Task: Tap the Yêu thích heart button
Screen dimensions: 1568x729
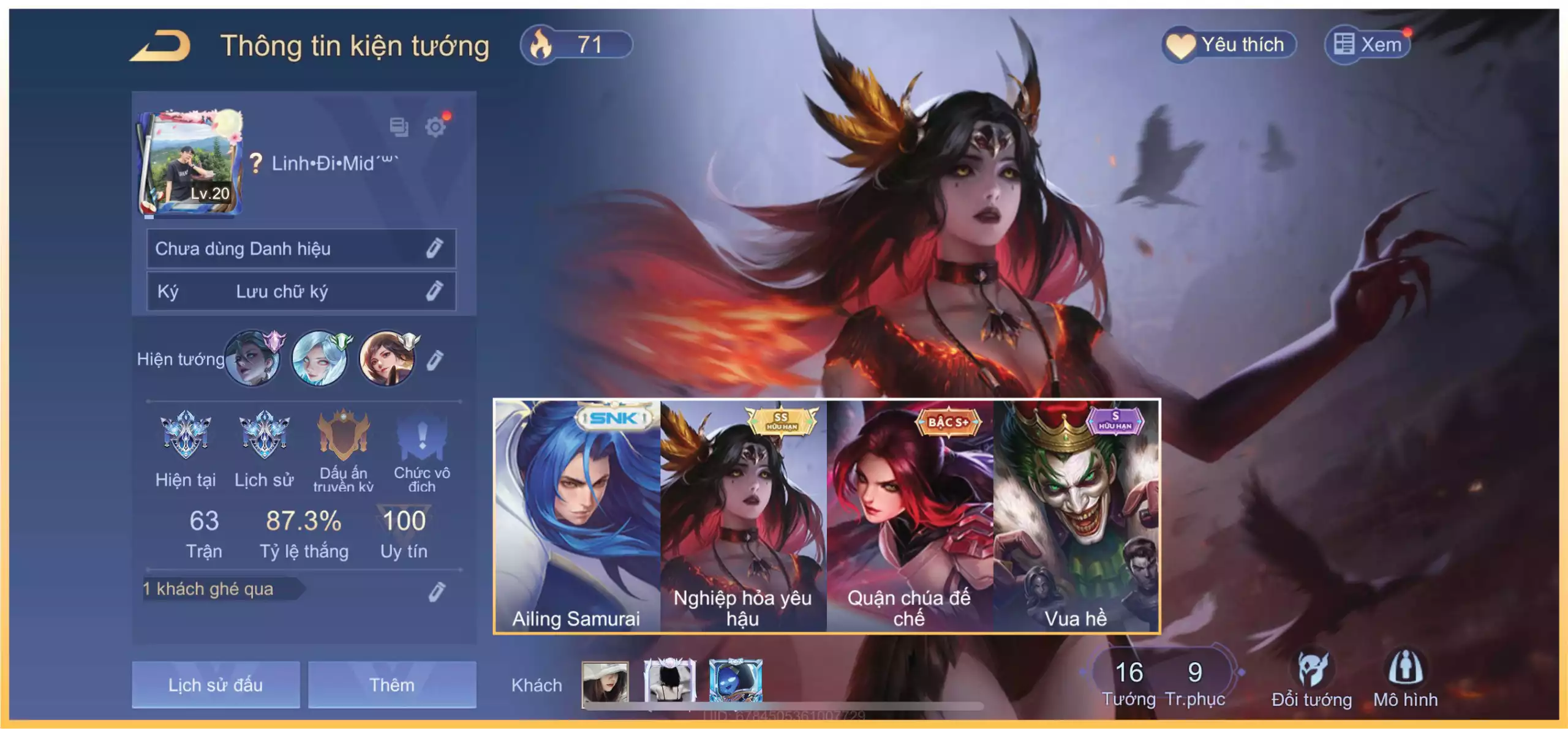Action: click(1229, 45)
